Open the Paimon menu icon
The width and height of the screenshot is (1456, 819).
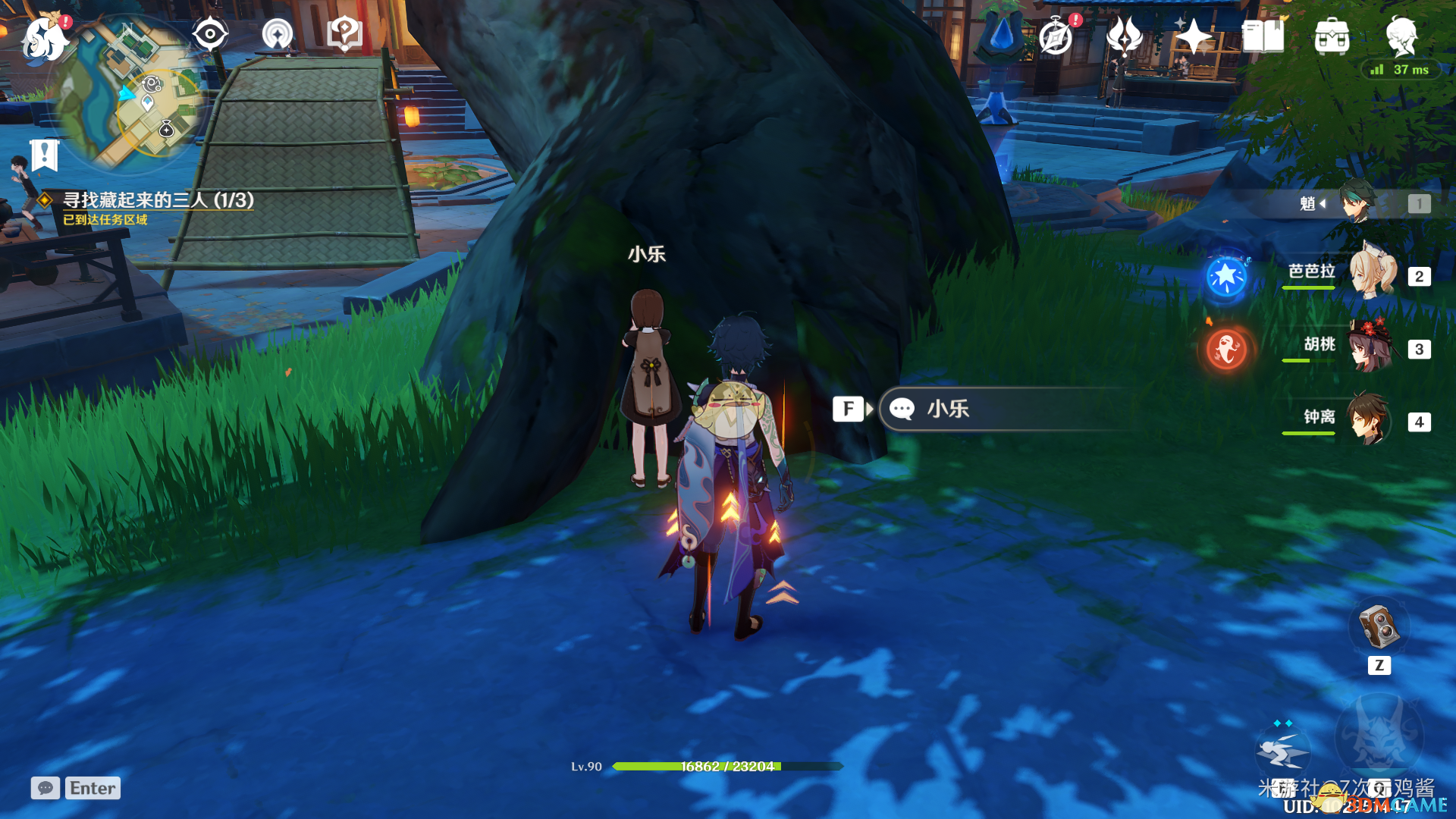(x=45, y=38)
